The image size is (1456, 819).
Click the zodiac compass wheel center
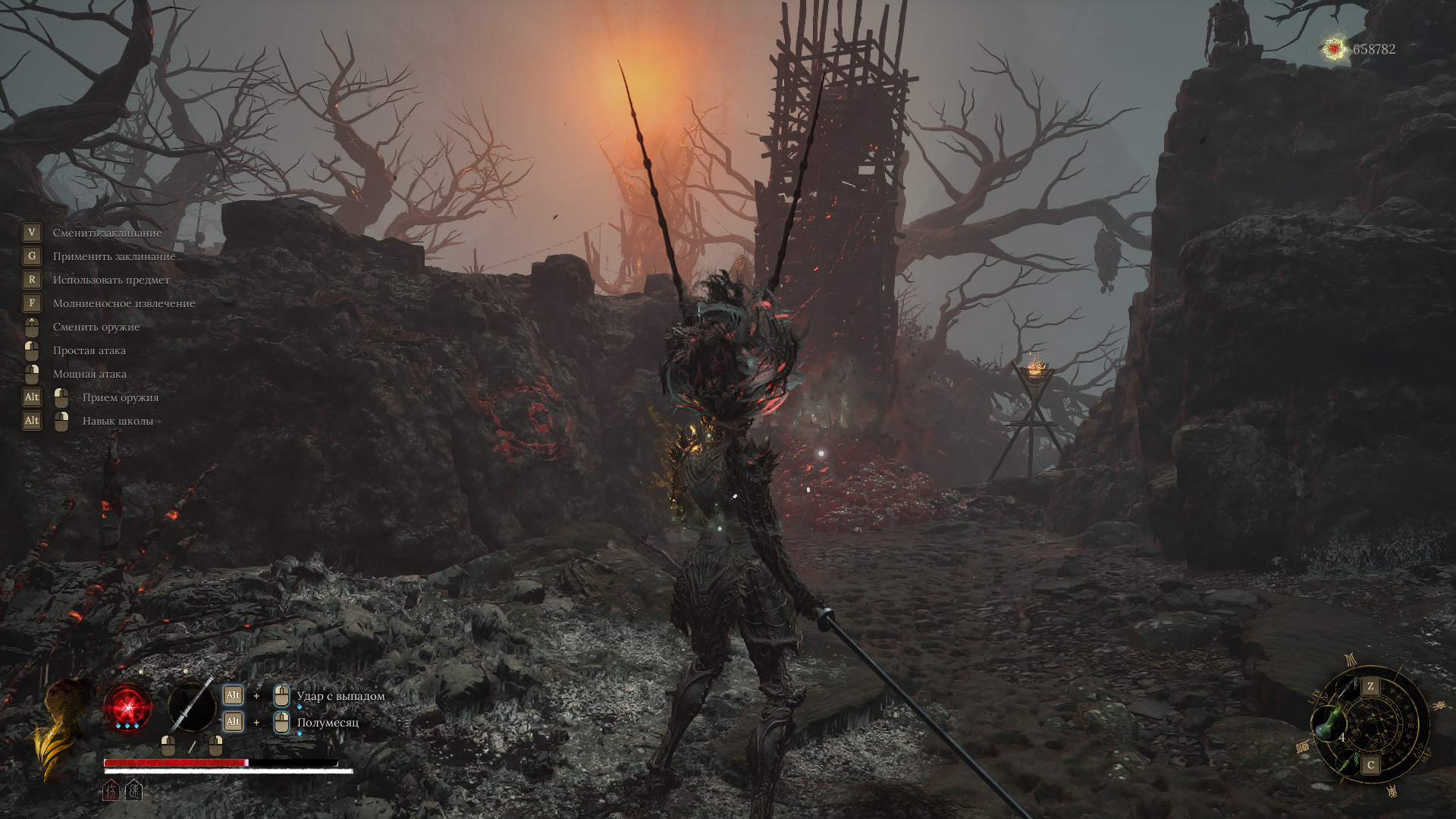[1374, 725]
